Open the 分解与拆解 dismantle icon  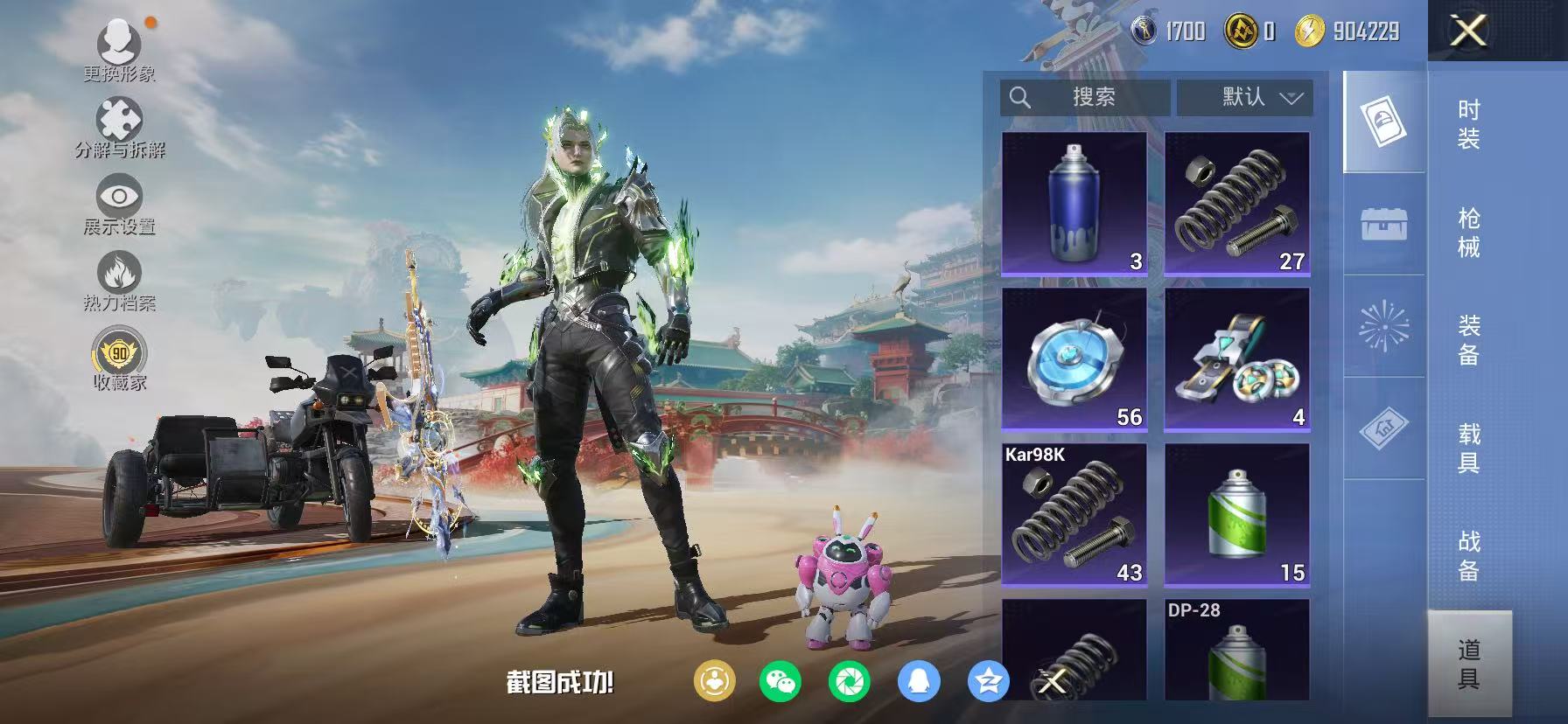click(x=116, y=118)
